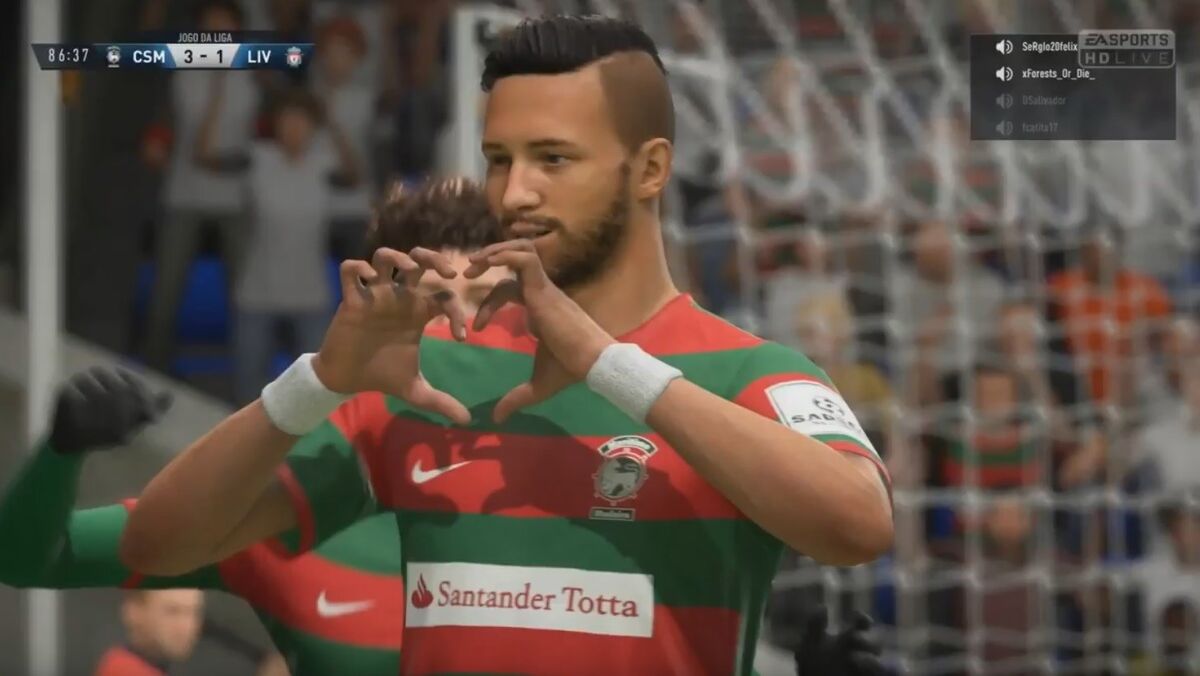This screenshot has width=1200, height=676.
Task: Select DSalivador in the voice chat list
Action: (1044, 101)
